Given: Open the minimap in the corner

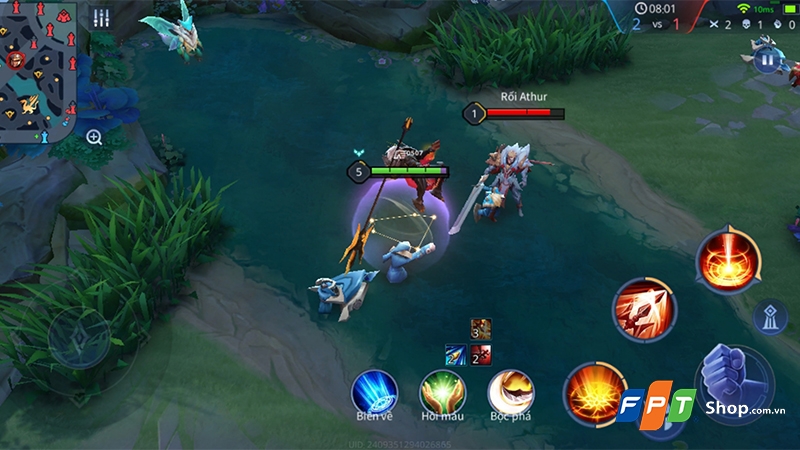Looking at the screenshot, I should coord(38,68).
